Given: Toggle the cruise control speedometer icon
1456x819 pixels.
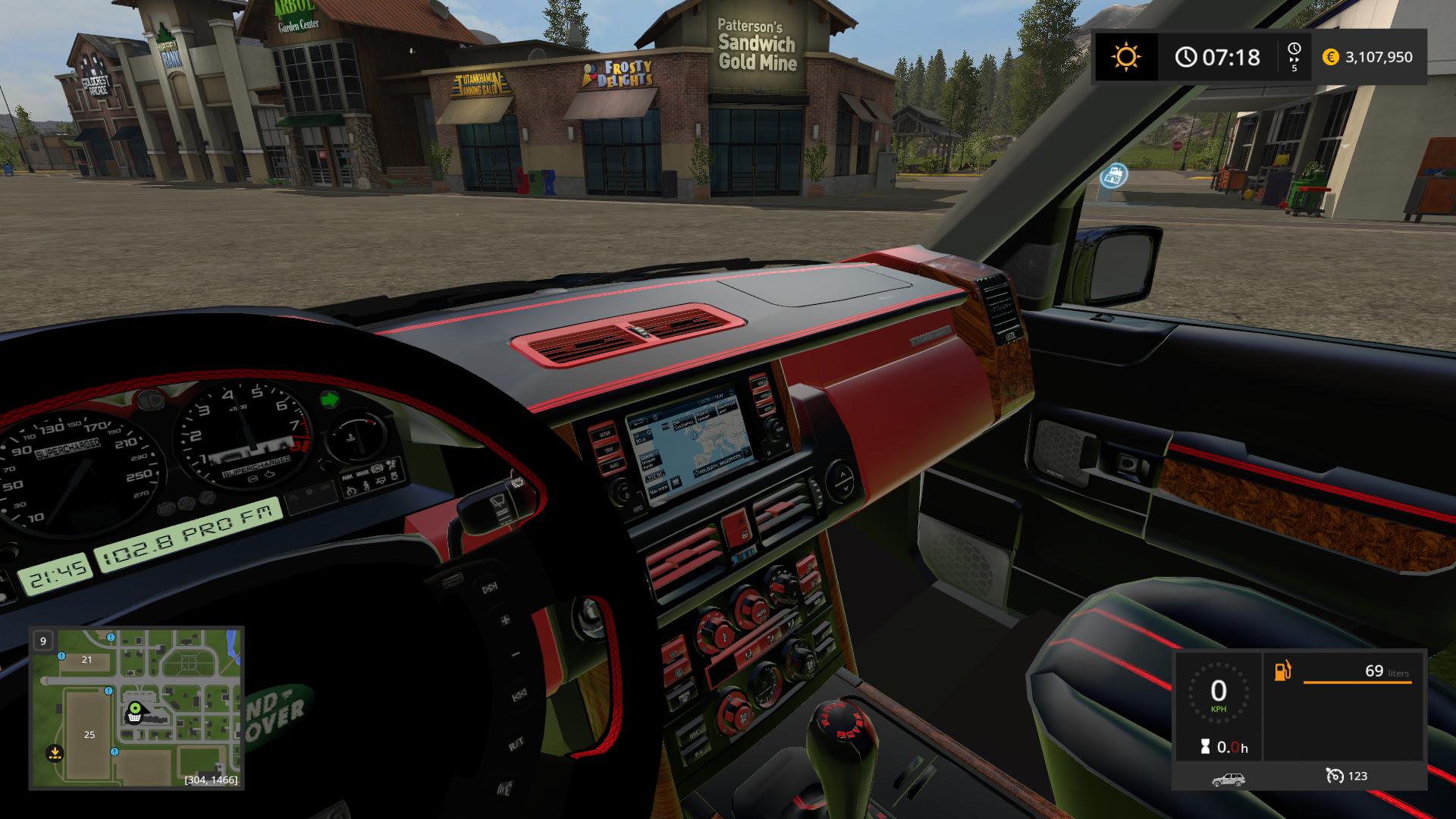Looking at the screenshot, I should (1334, 776).
